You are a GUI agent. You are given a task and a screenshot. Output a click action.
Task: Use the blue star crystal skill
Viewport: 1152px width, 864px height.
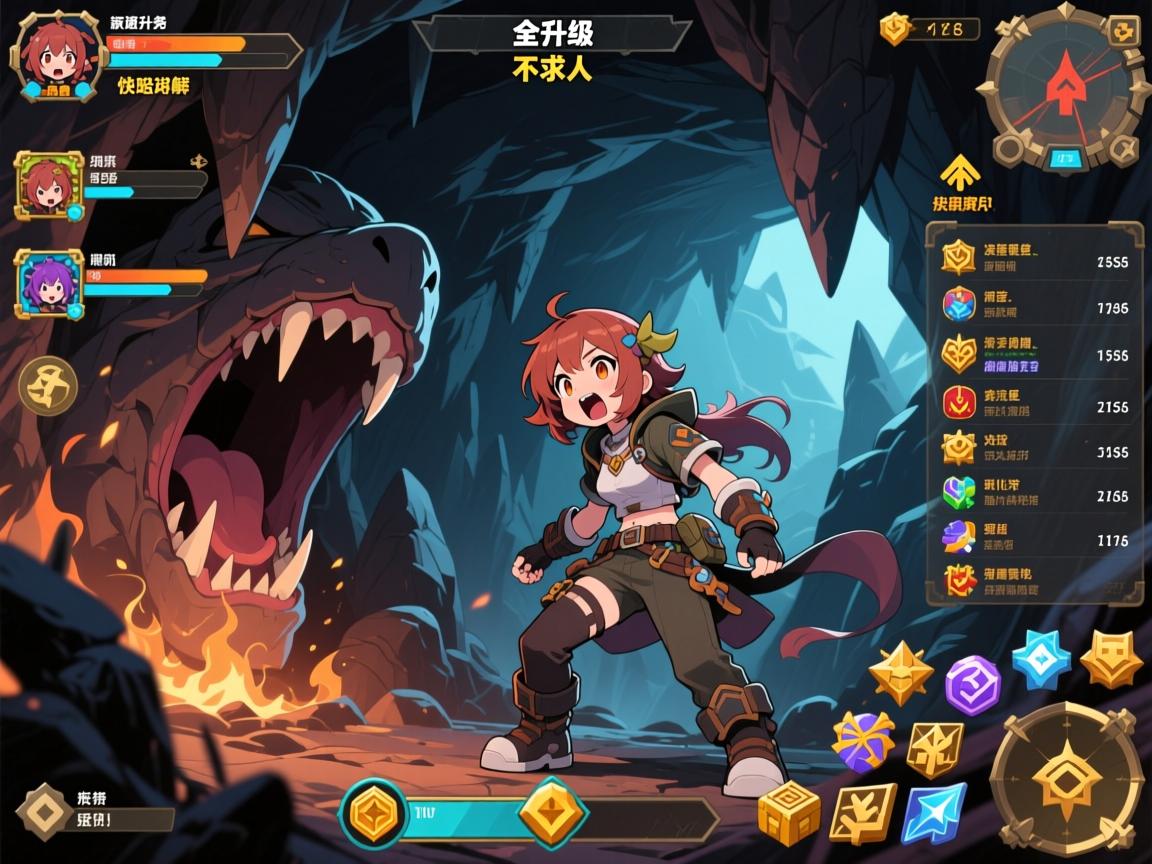1041,659
